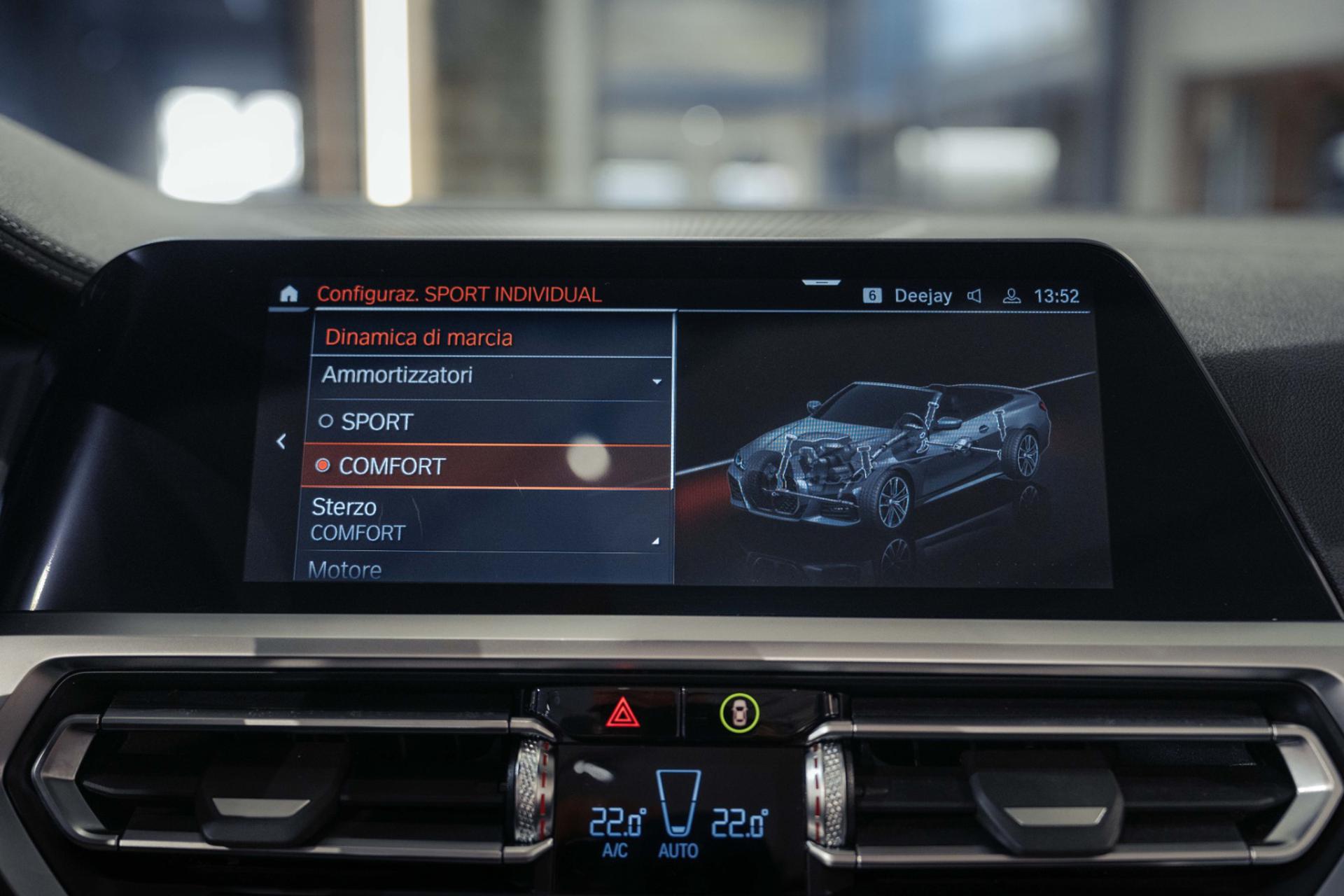The height and width of the screenshot is (896, 1344).
Task: Go to the iDrive home screen
Action: (x=288, y=294)
